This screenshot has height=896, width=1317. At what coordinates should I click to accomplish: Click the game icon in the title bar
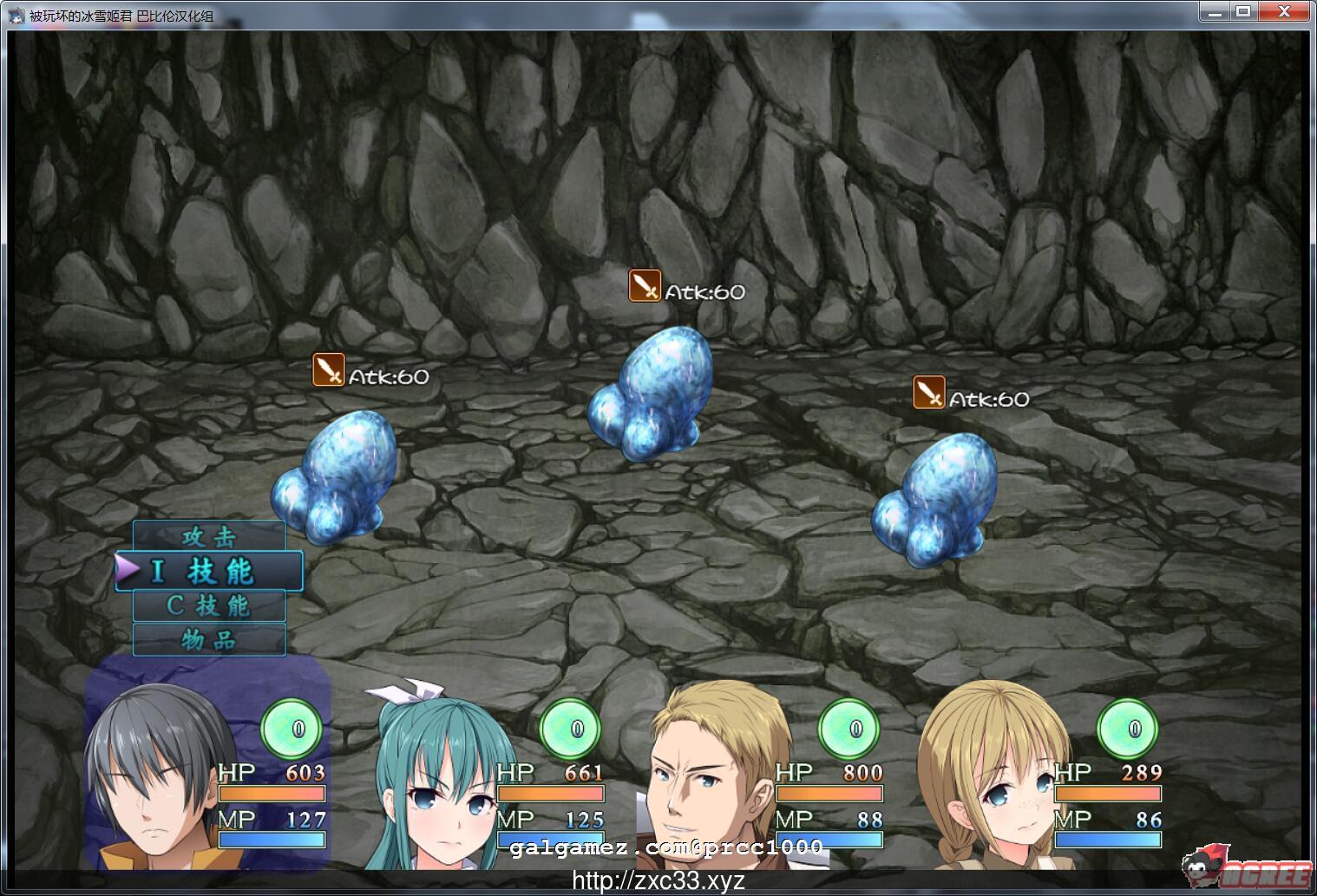[16, 13]
